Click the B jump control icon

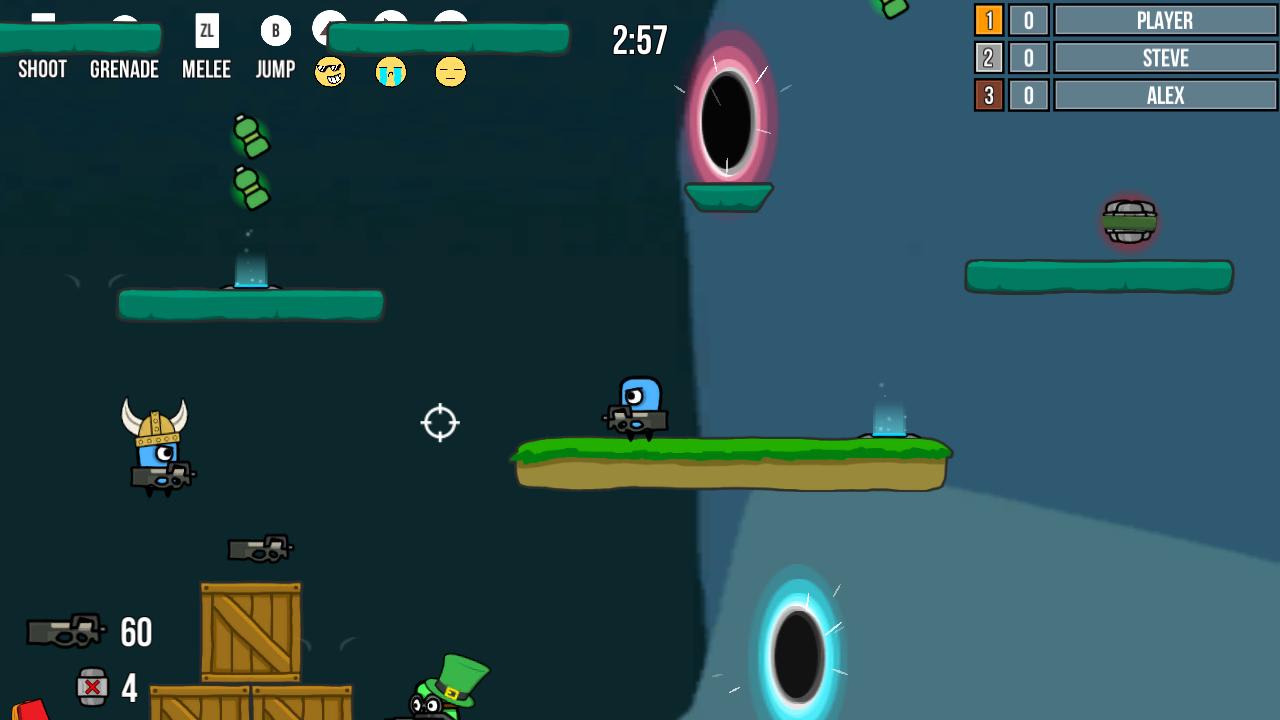pyautogui.click(x=274, y=29)
